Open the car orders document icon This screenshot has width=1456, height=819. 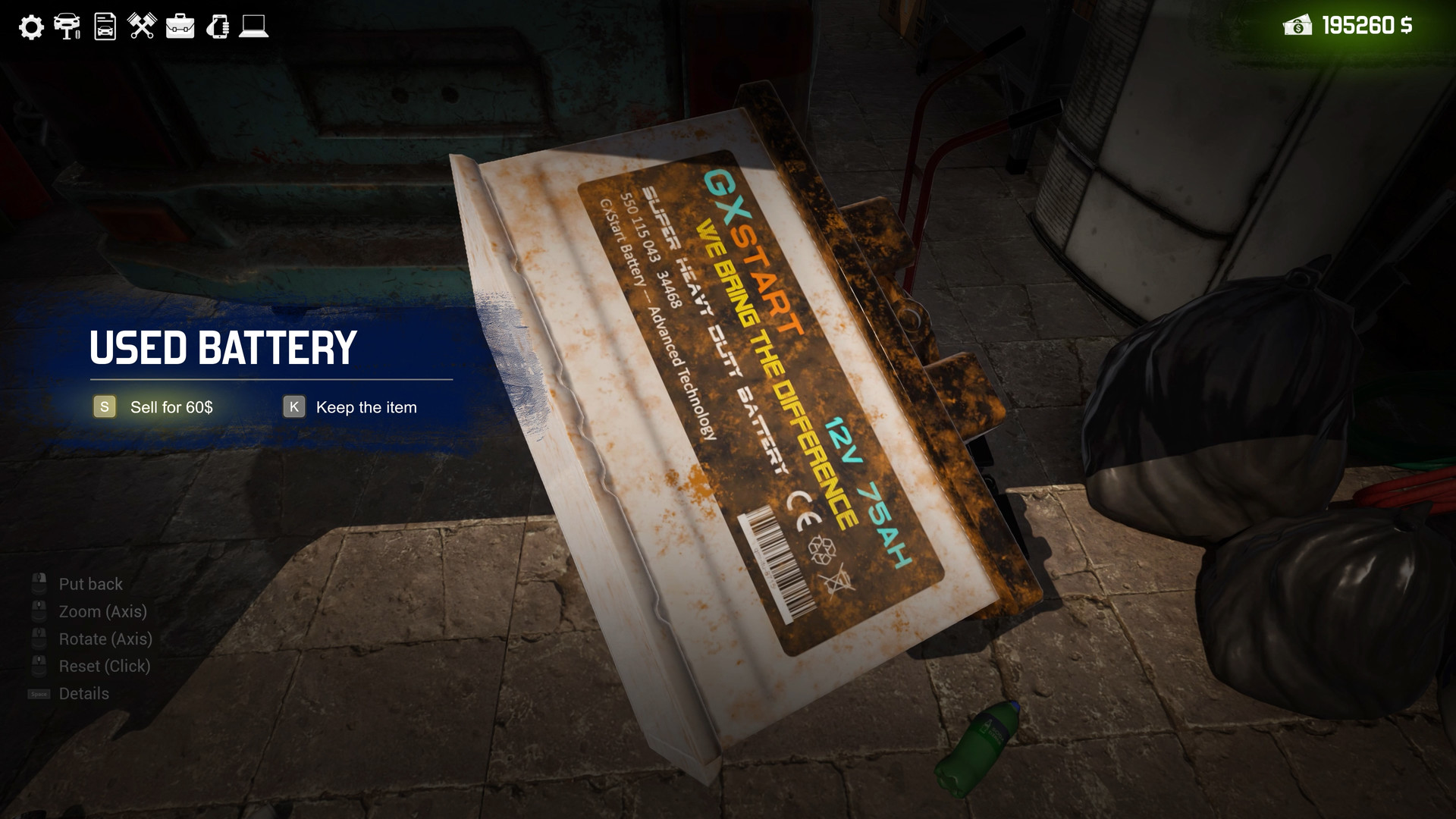104,27
